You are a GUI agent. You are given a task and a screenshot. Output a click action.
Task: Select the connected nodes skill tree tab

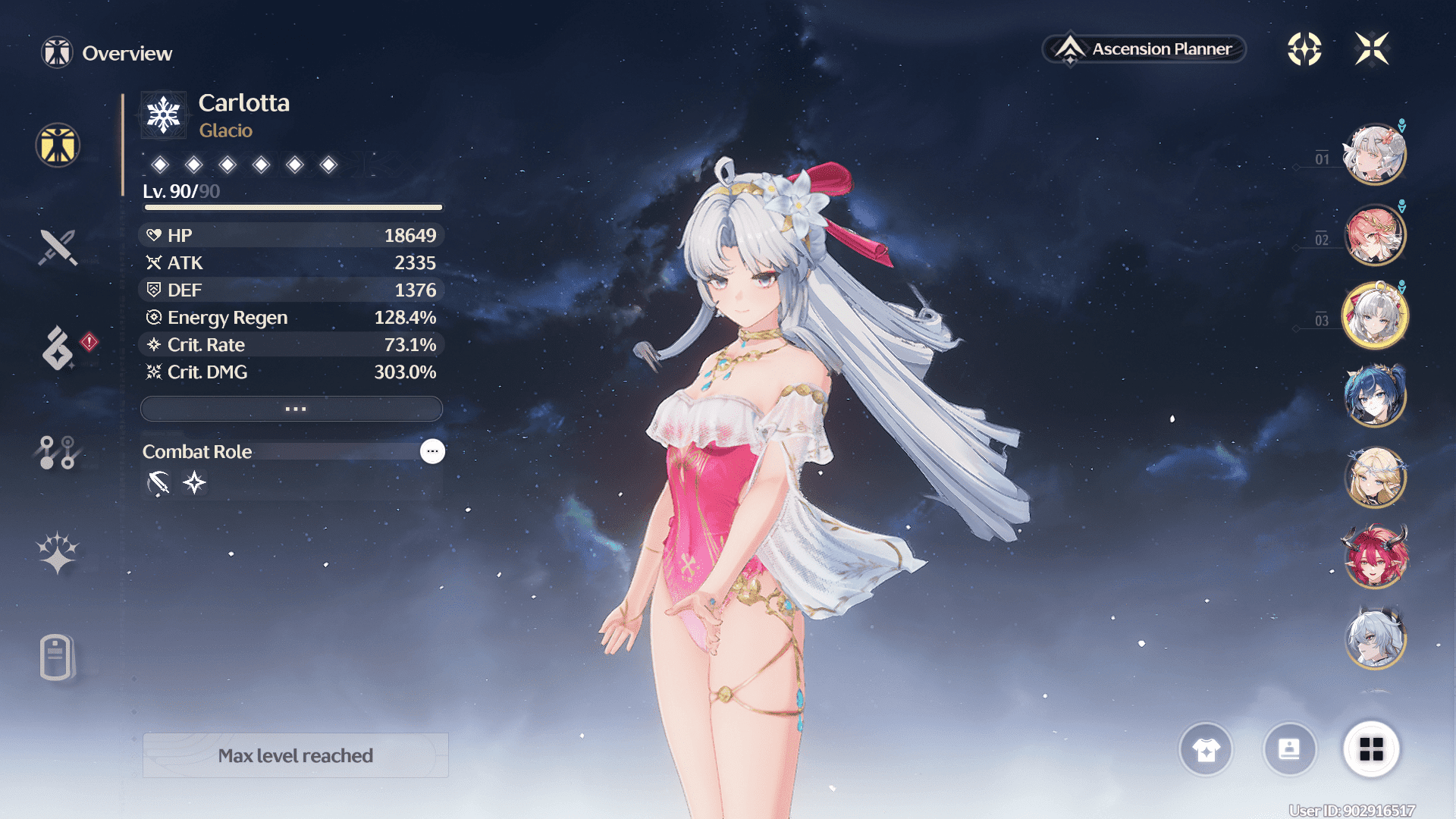[58, 452]
